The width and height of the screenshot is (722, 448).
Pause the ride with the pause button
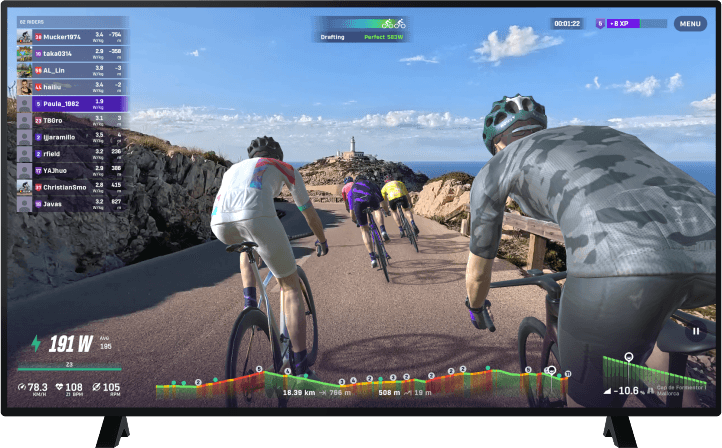point(696,329)
